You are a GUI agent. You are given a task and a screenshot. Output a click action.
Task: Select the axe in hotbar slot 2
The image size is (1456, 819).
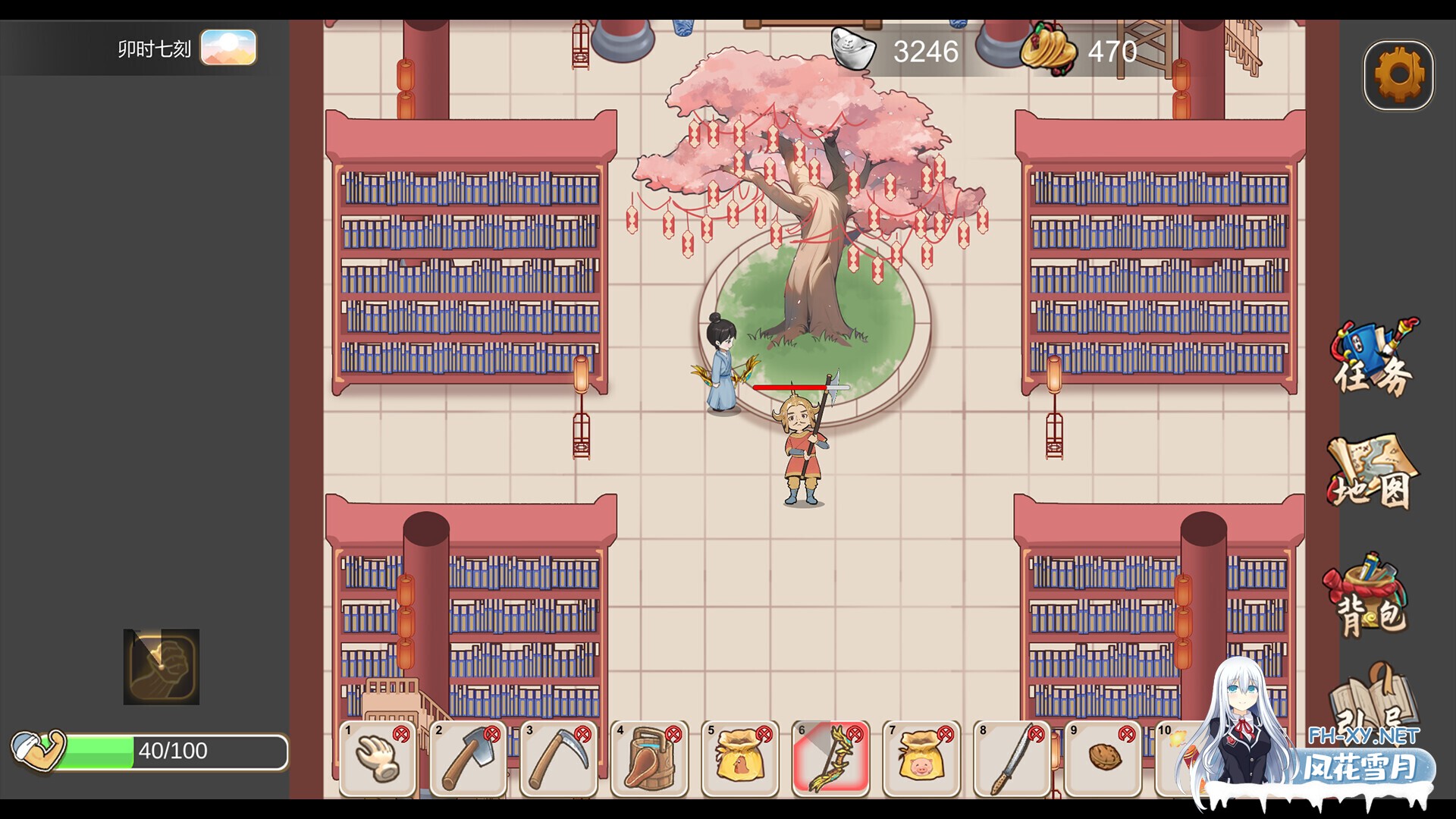[468, 762]
